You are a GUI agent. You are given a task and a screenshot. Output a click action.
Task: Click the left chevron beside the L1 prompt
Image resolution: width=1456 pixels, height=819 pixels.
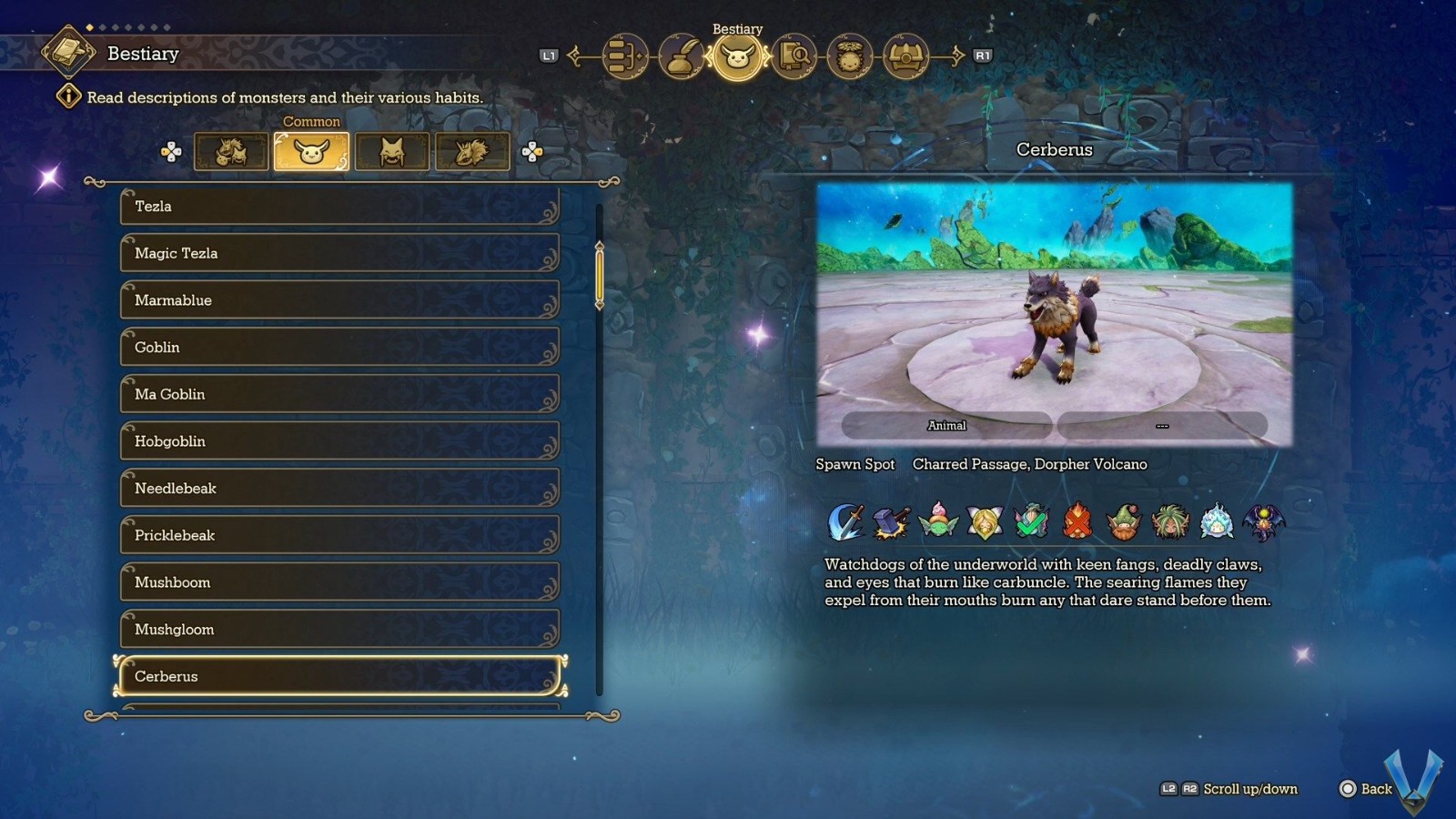[573, 56]
